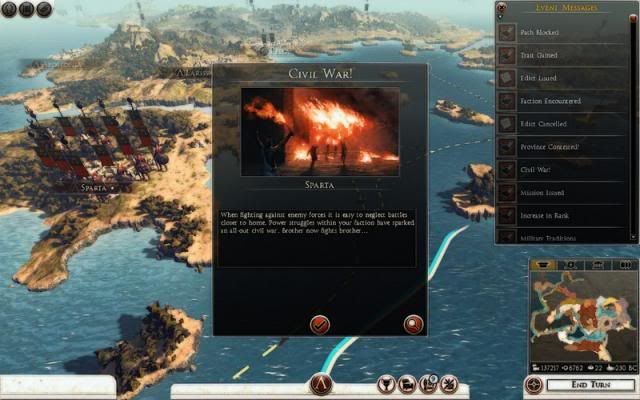Switch to the first minimap filter tab
Image resolution: width=640 pixels, height=400 pixels.
(x=545, y=264)
